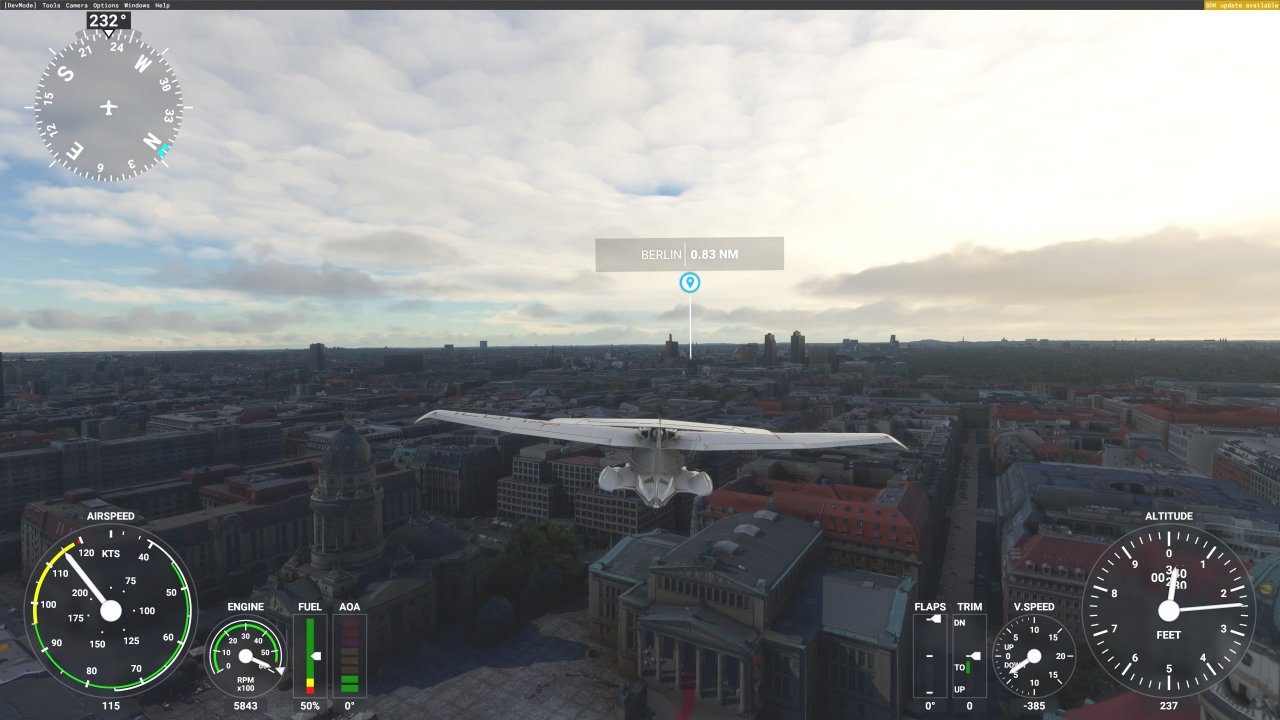Click the altitude gauge on the right
1280x720 pixels.
click(x=1170, y=610)
